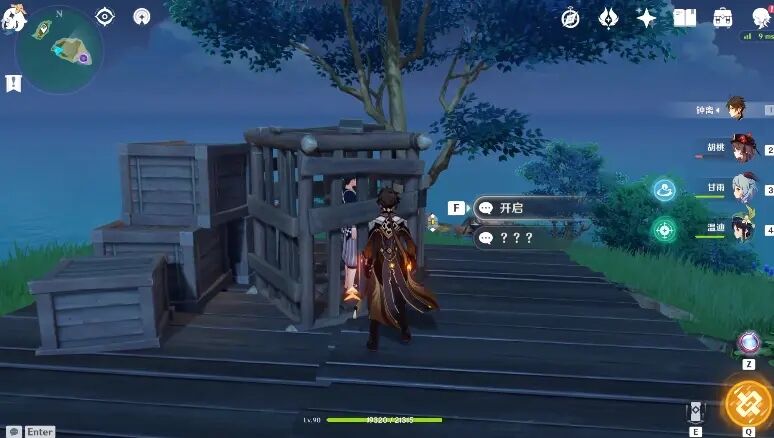
Task: Toggle Elemental Sight eye icon
Action: tap(105, 16)
